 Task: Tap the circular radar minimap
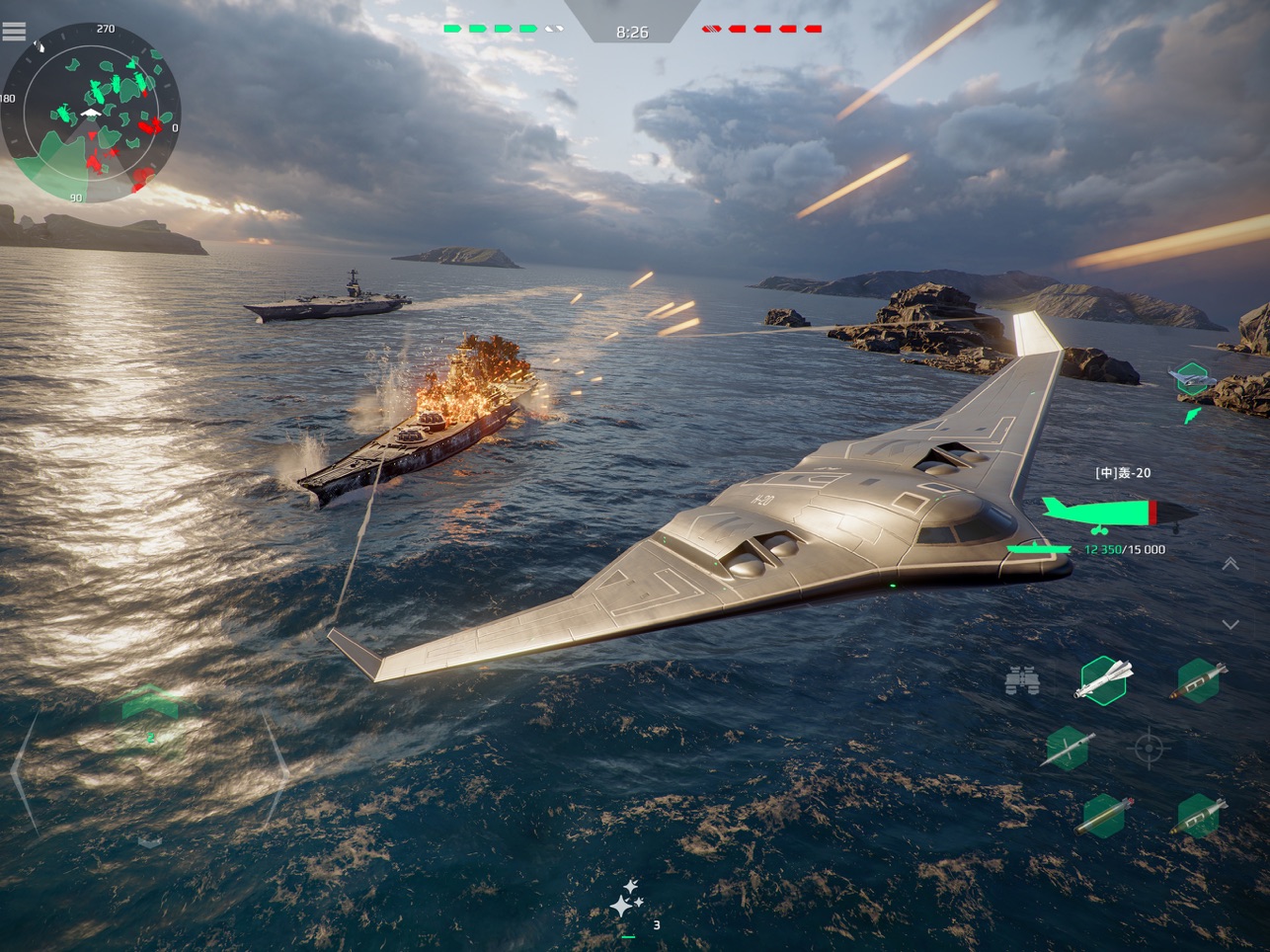point(91,113)
